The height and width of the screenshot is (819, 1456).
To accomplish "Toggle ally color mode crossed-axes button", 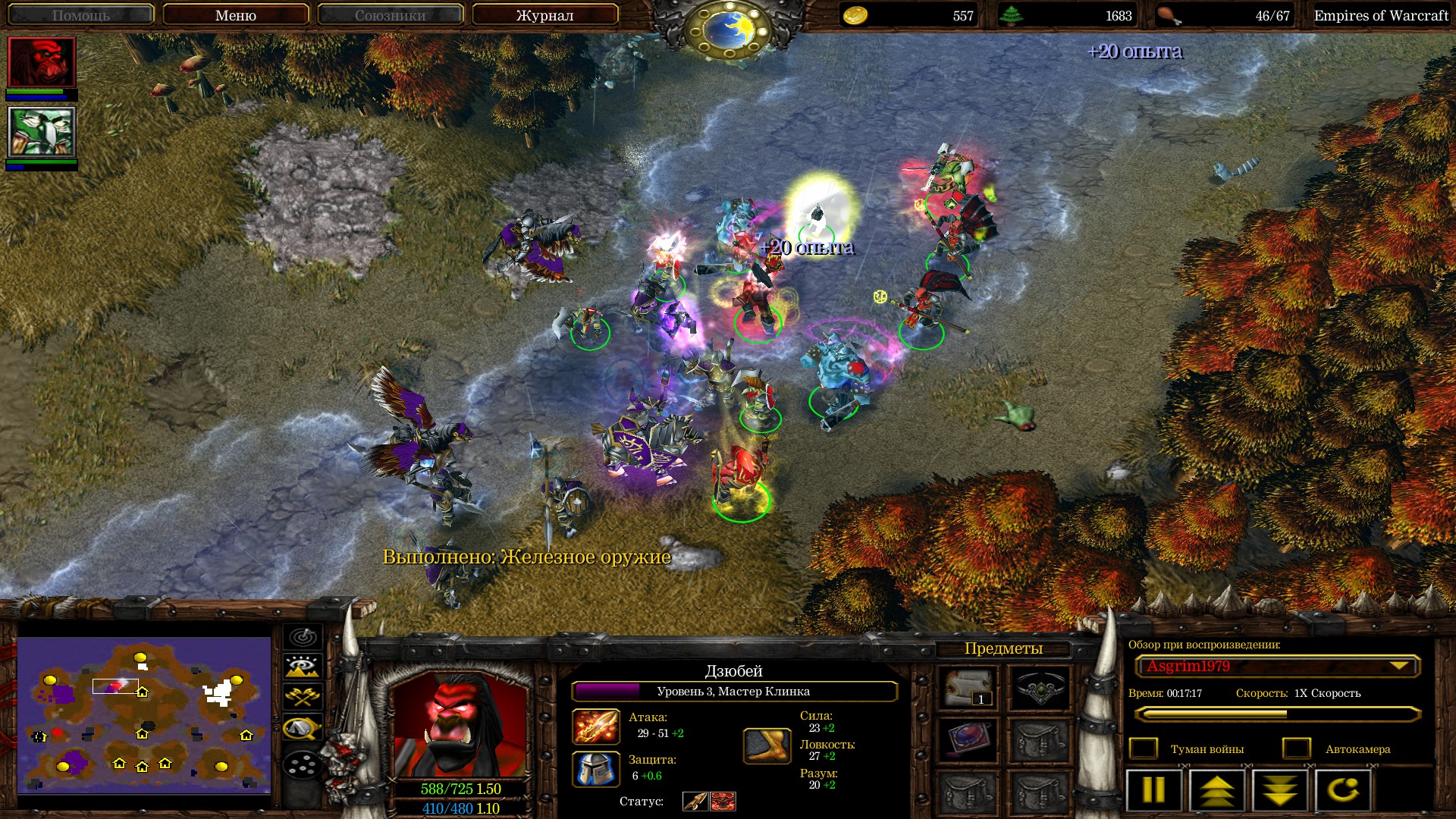I will coord(303,697).
